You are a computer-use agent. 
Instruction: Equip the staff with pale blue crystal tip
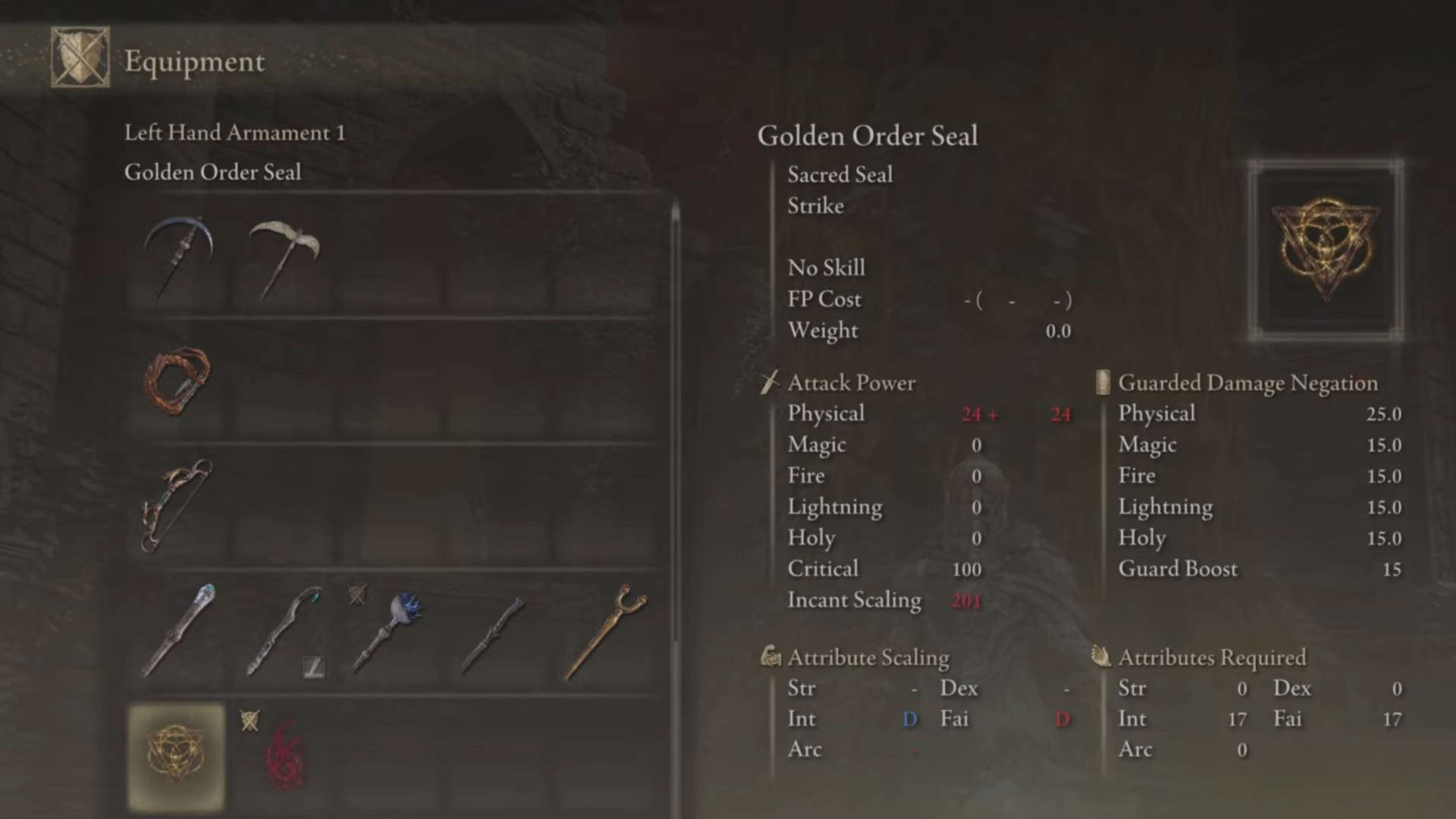click(177, 631)
